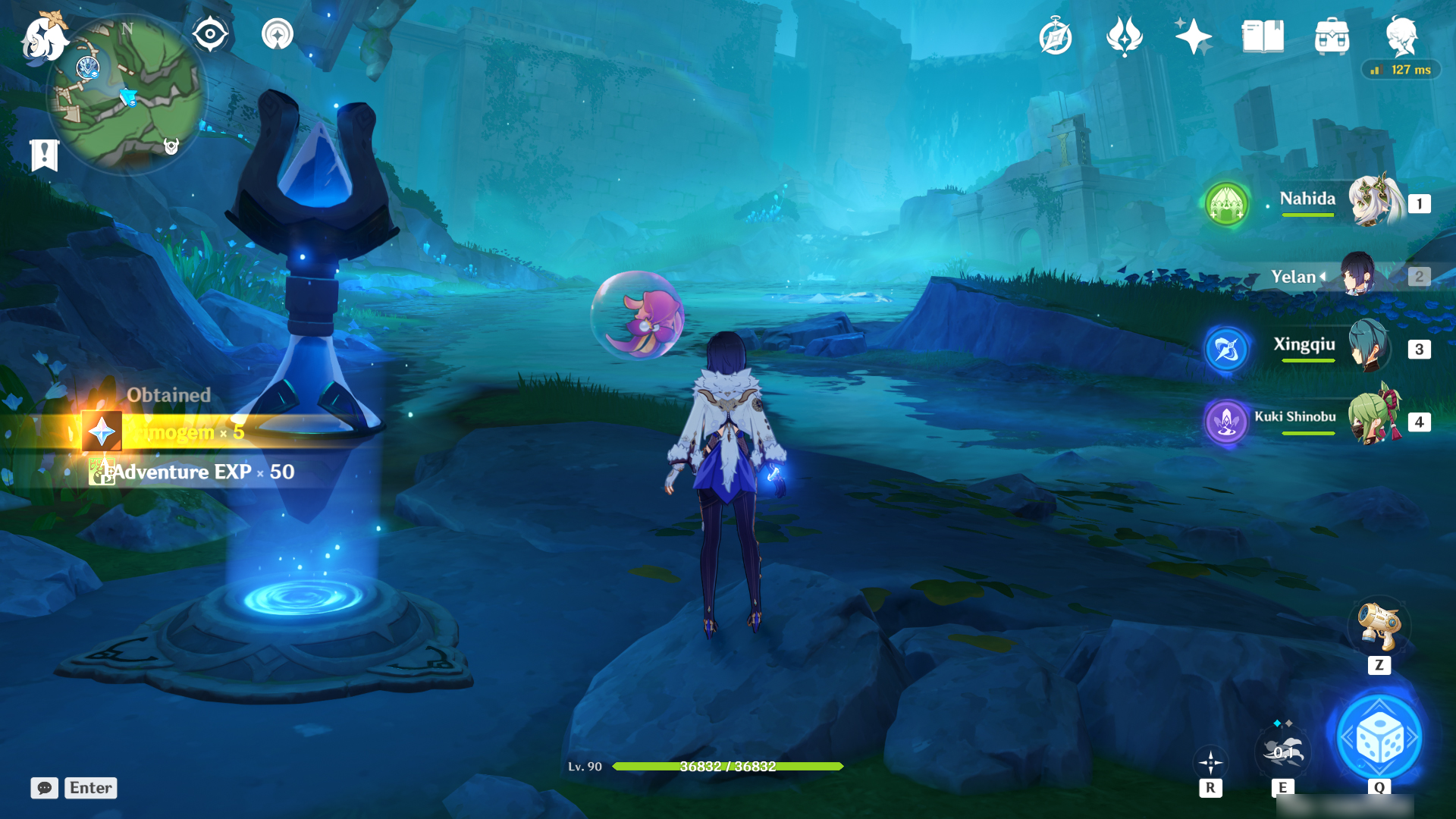Trigger the elemental burst dice button
1456x819 pixels.
[x=1380, y=738]
